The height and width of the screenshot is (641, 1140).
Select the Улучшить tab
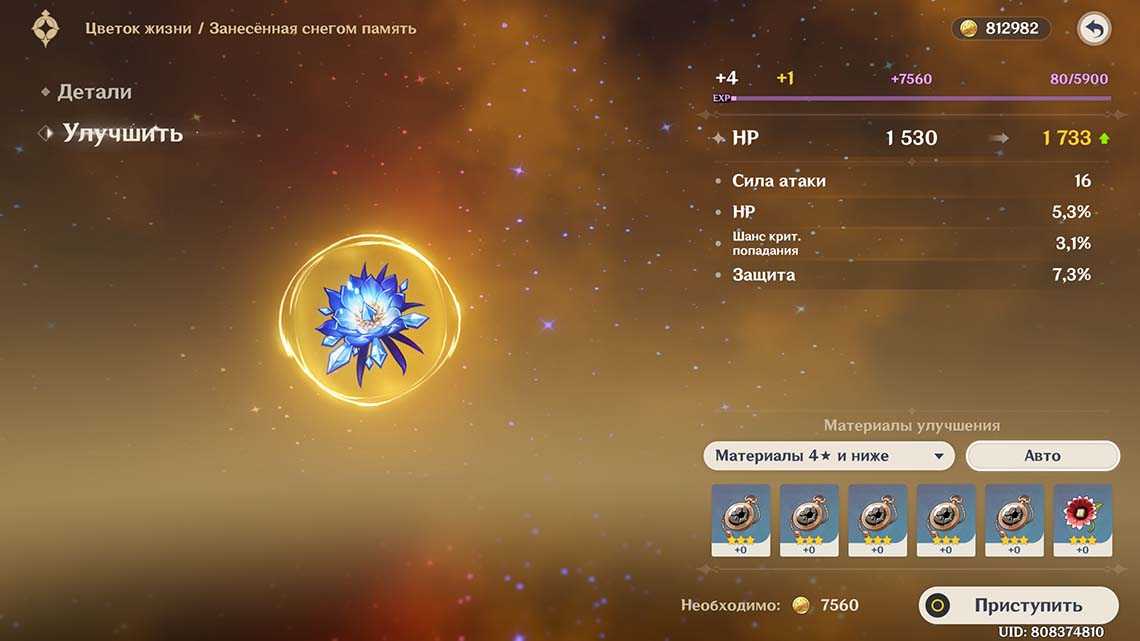[122, 133]
